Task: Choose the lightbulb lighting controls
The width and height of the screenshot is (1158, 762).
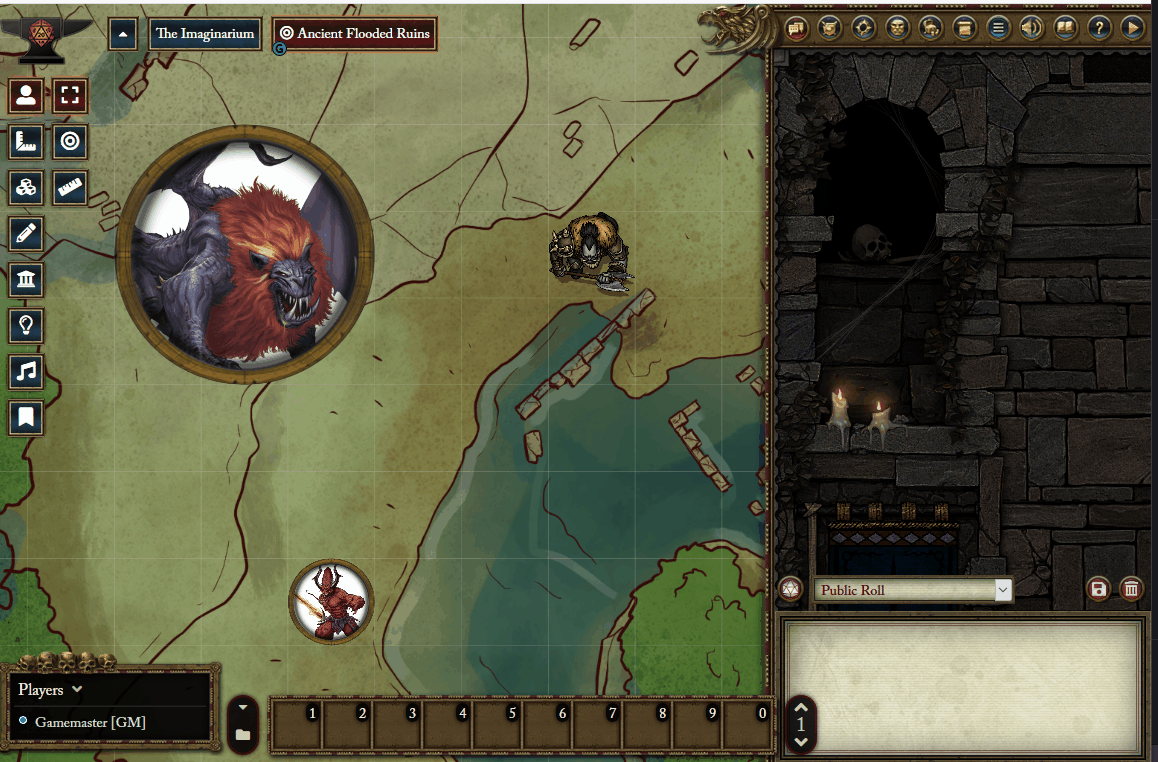Action: 26,324
